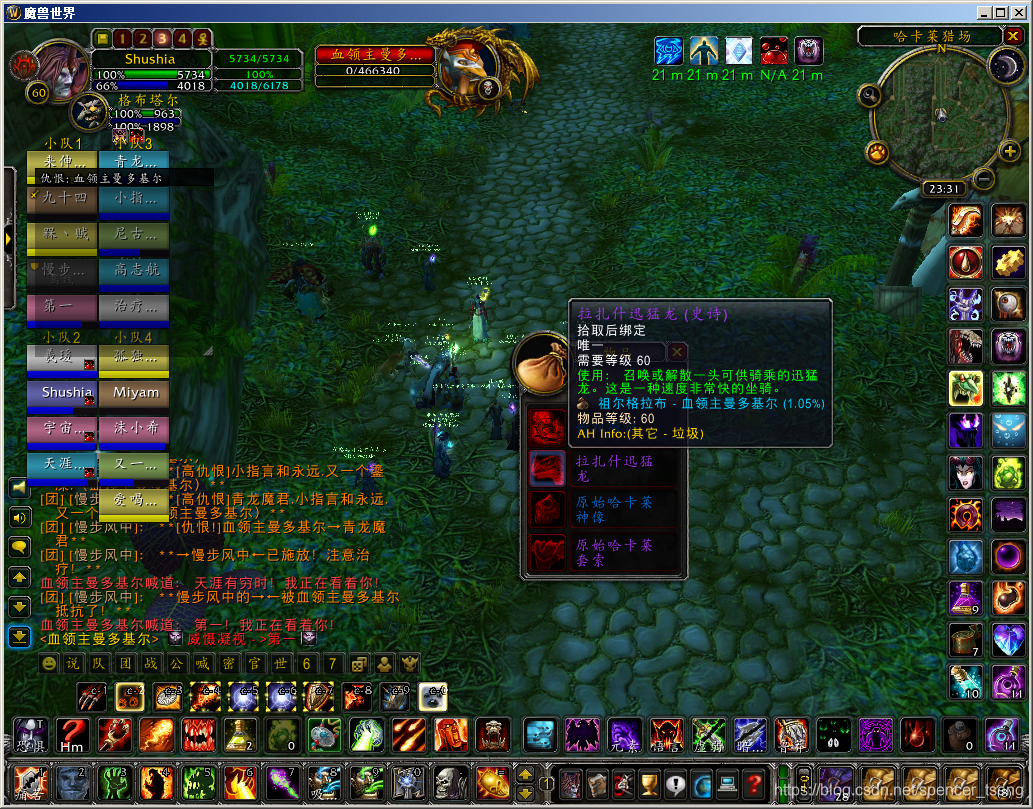Click the Shushia player portrait

tap(62, 70)
